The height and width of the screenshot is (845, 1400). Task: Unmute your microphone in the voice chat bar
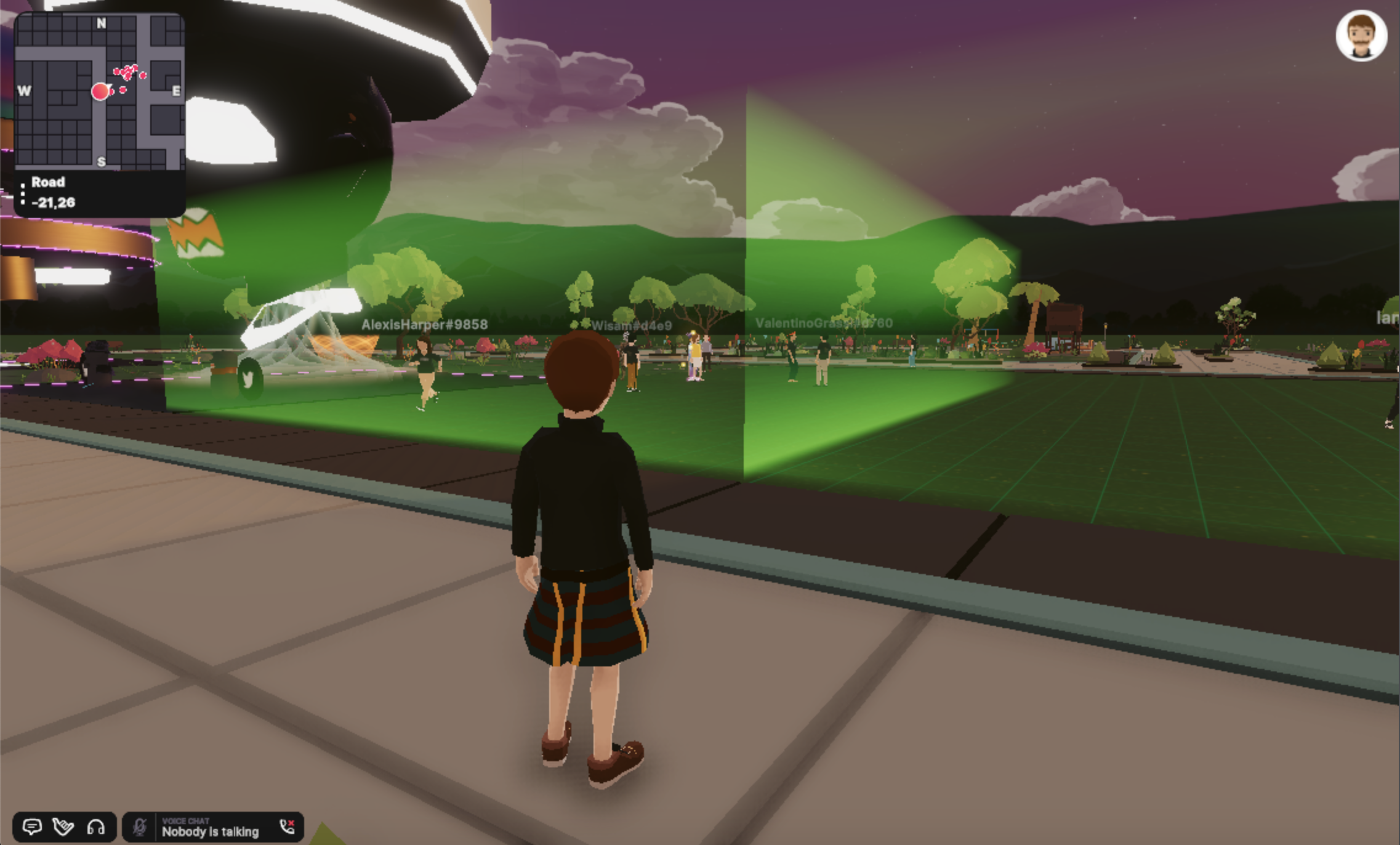click(x=139, y=826)
